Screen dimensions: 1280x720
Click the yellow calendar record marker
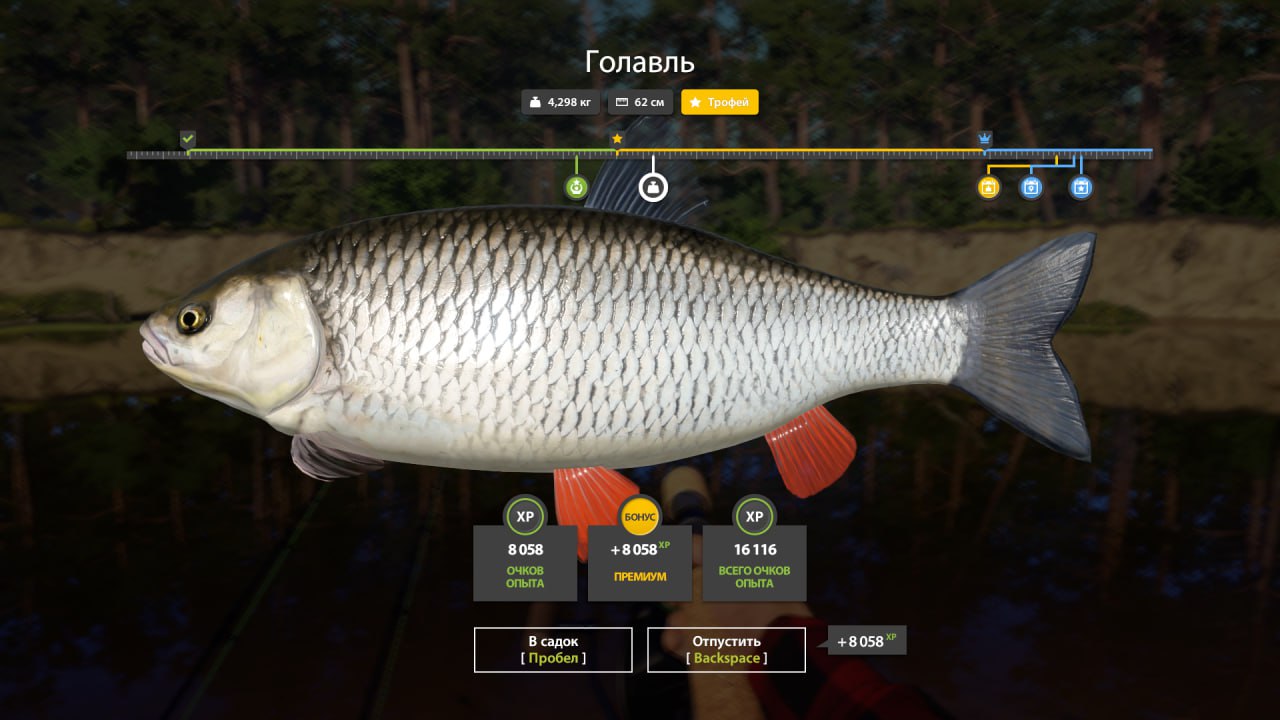(x=988, y=187)
